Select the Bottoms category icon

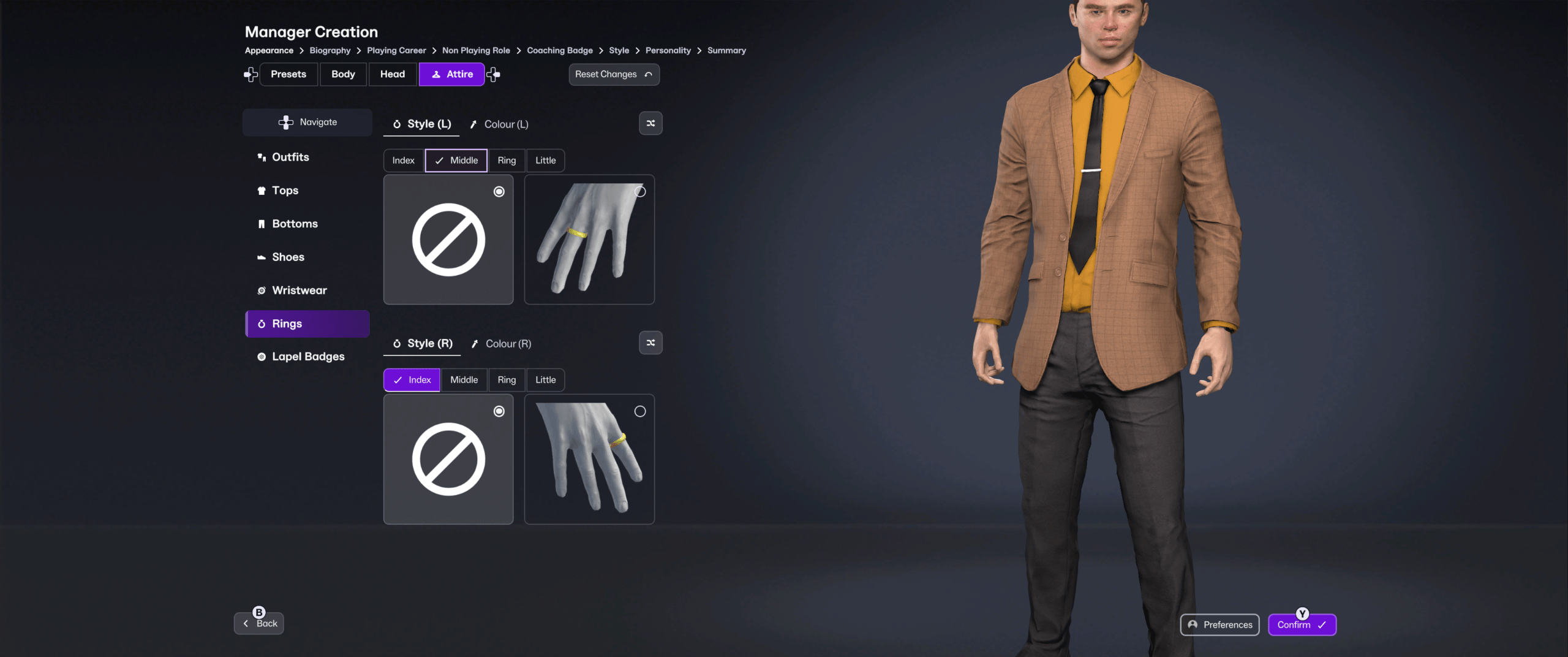coord(262,223)
